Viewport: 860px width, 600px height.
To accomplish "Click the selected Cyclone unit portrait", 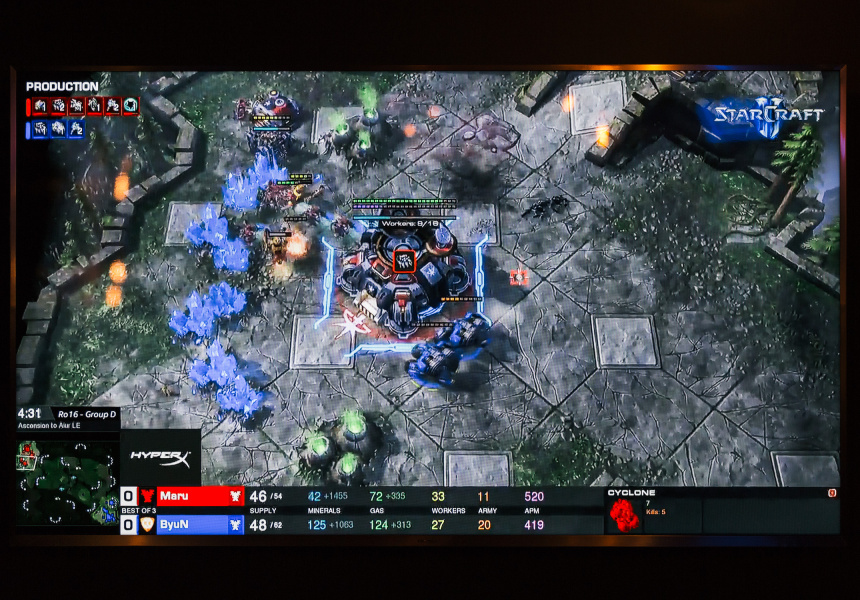I will (x=624, y=515).
